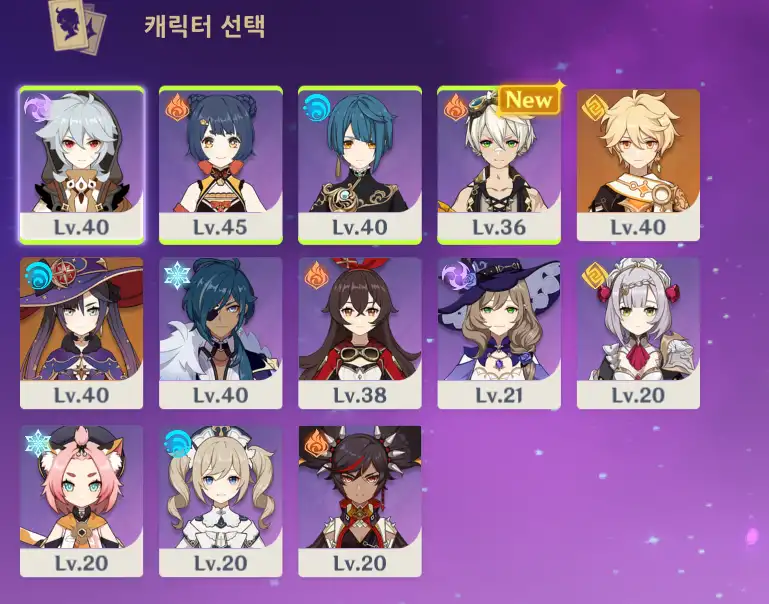Click Noelle's Lv.20 maid character card
Viewport: 769px width, 604px height.
tap(638, 333)
